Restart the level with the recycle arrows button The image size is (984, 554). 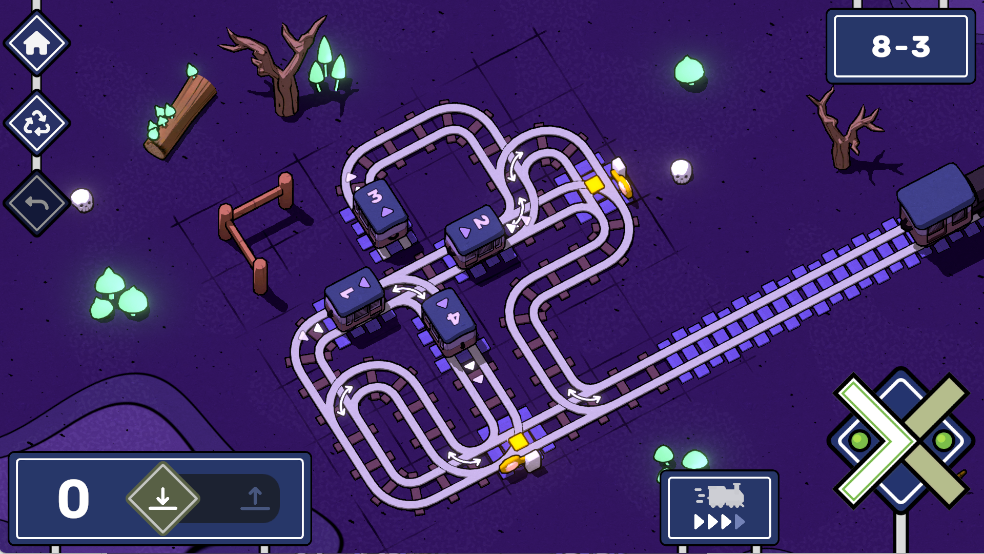[x=37, y=123]
